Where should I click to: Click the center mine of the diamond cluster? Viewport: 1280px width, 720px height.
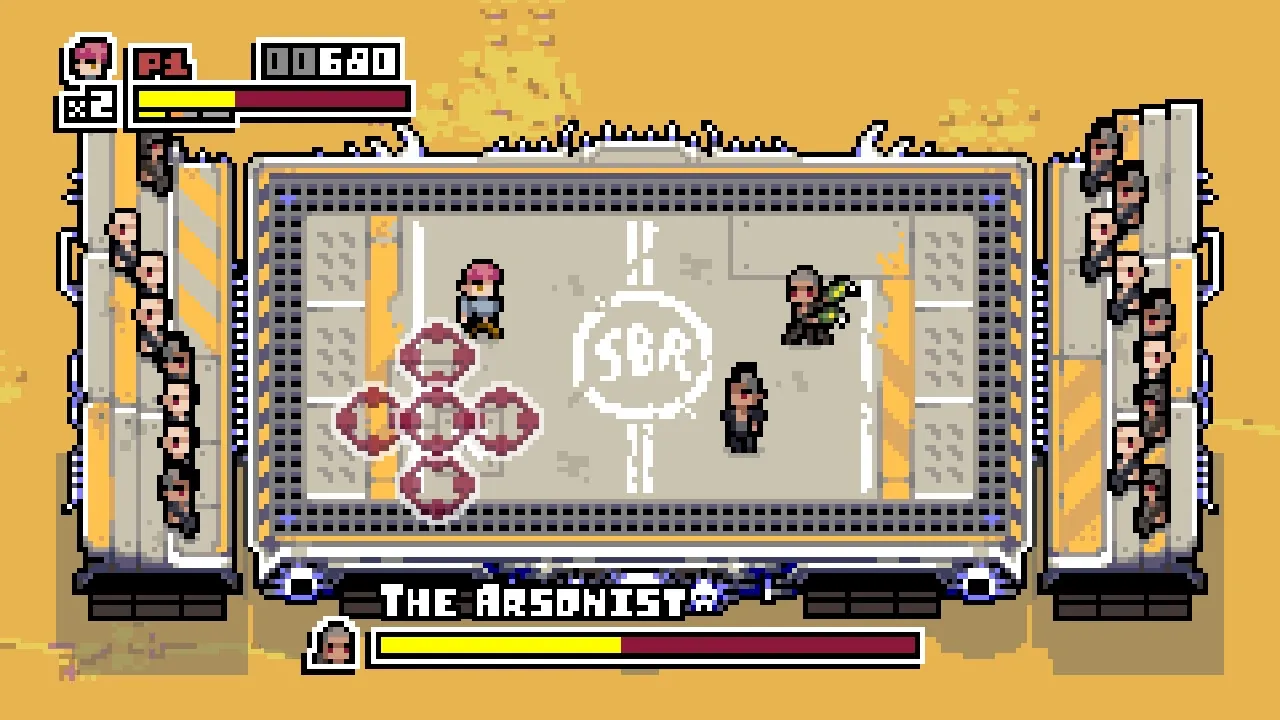(437, 418)
